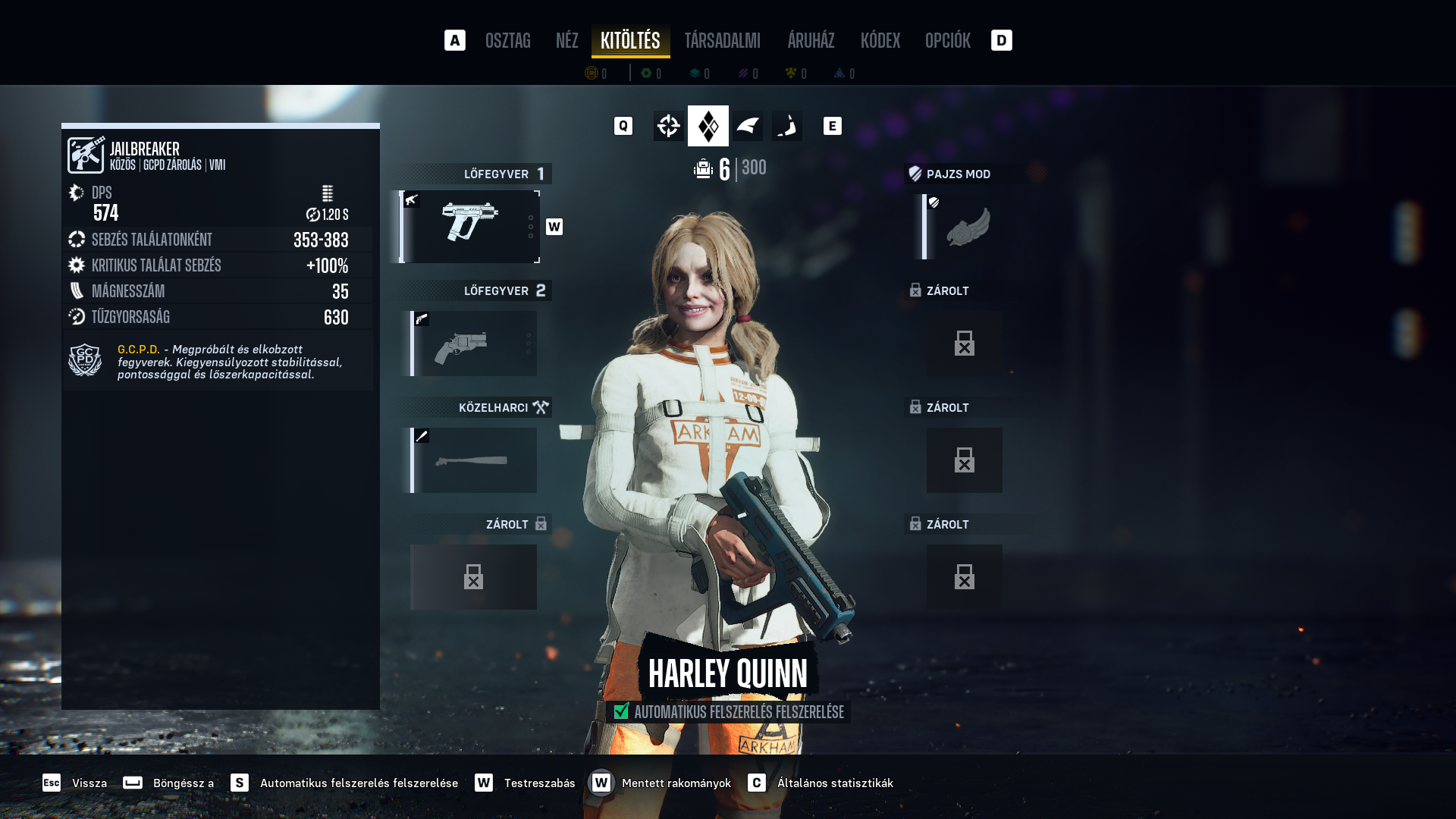1456x819 pixels.
Task: Switch to the NÉZ tab
Action: point(566,41)
